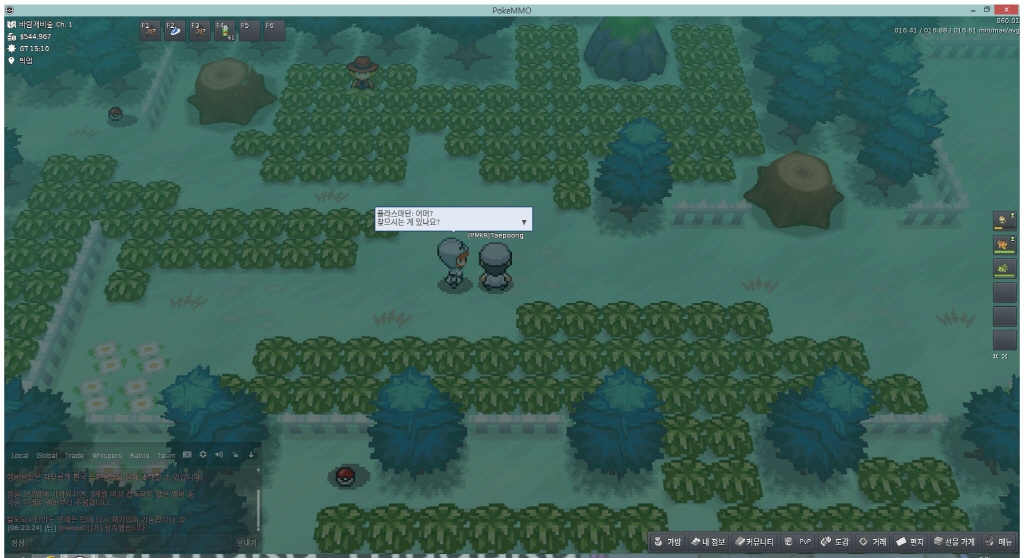Switch to the Trade chat tab
The image size is (1024, 558).
[75, 456]
